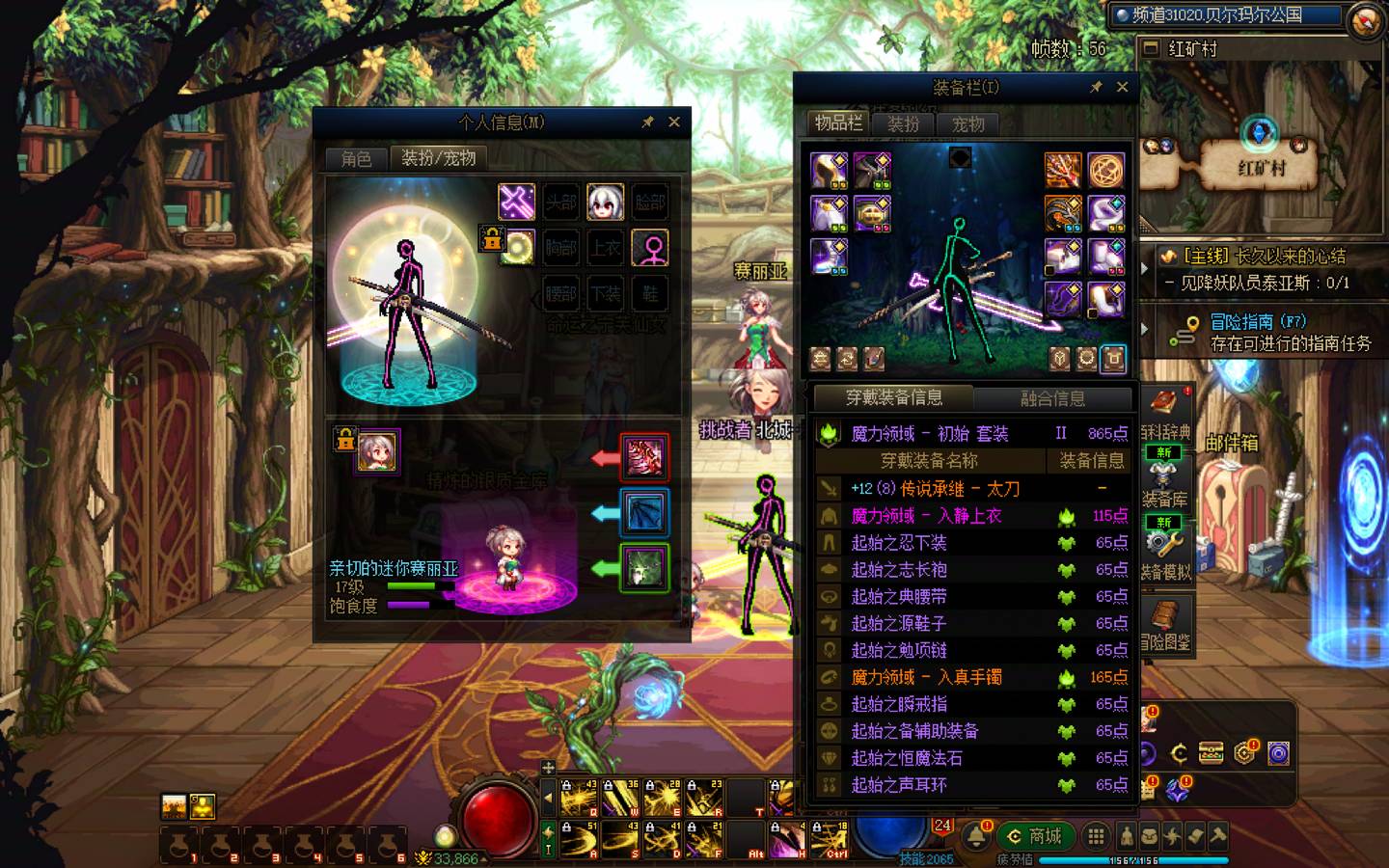Show the 穿戴装备信息 panel
The image size is (1389, 868).
893,397
